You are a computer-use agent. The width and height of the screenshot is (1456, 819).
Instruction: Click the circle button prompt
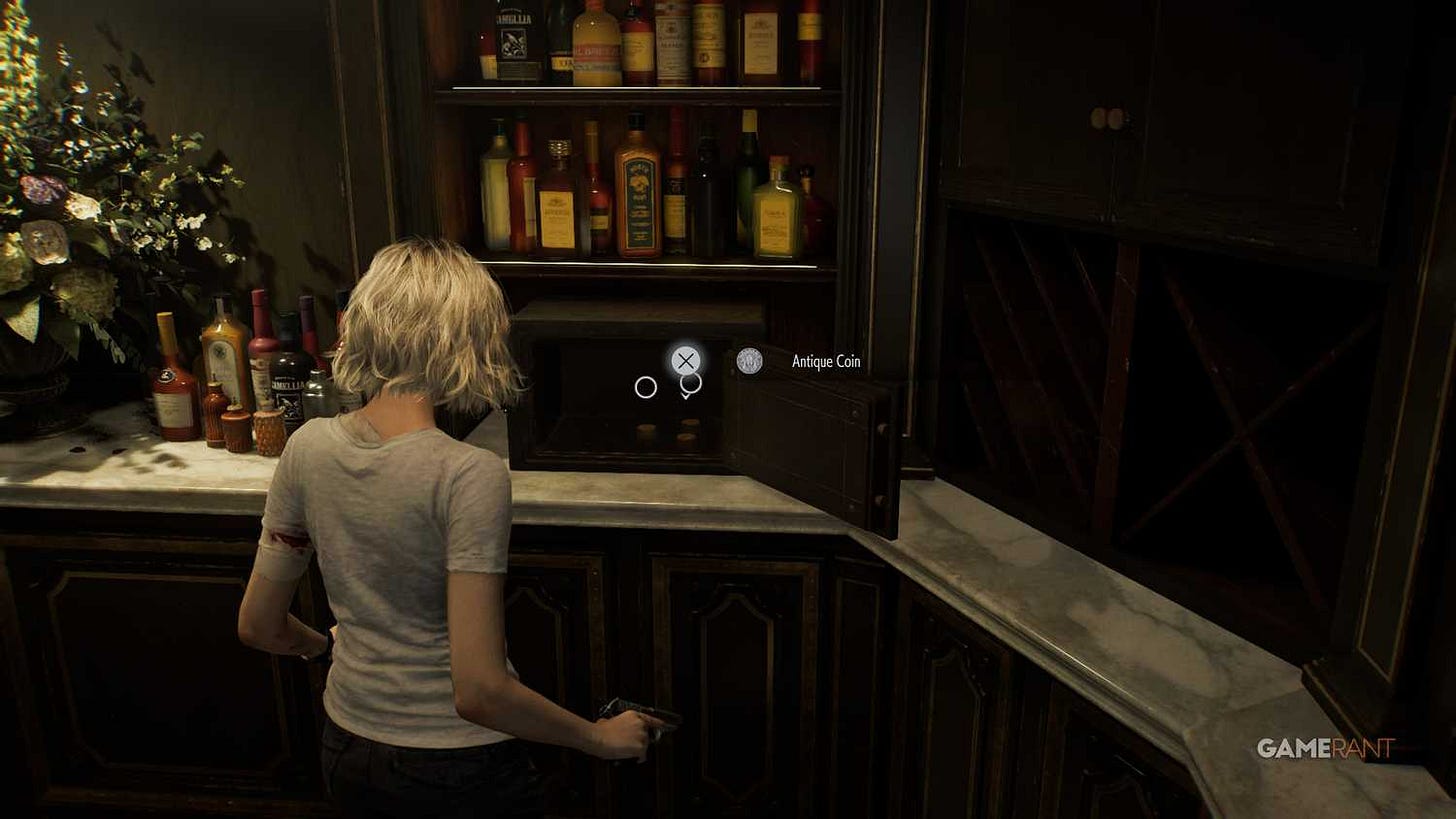647,387
